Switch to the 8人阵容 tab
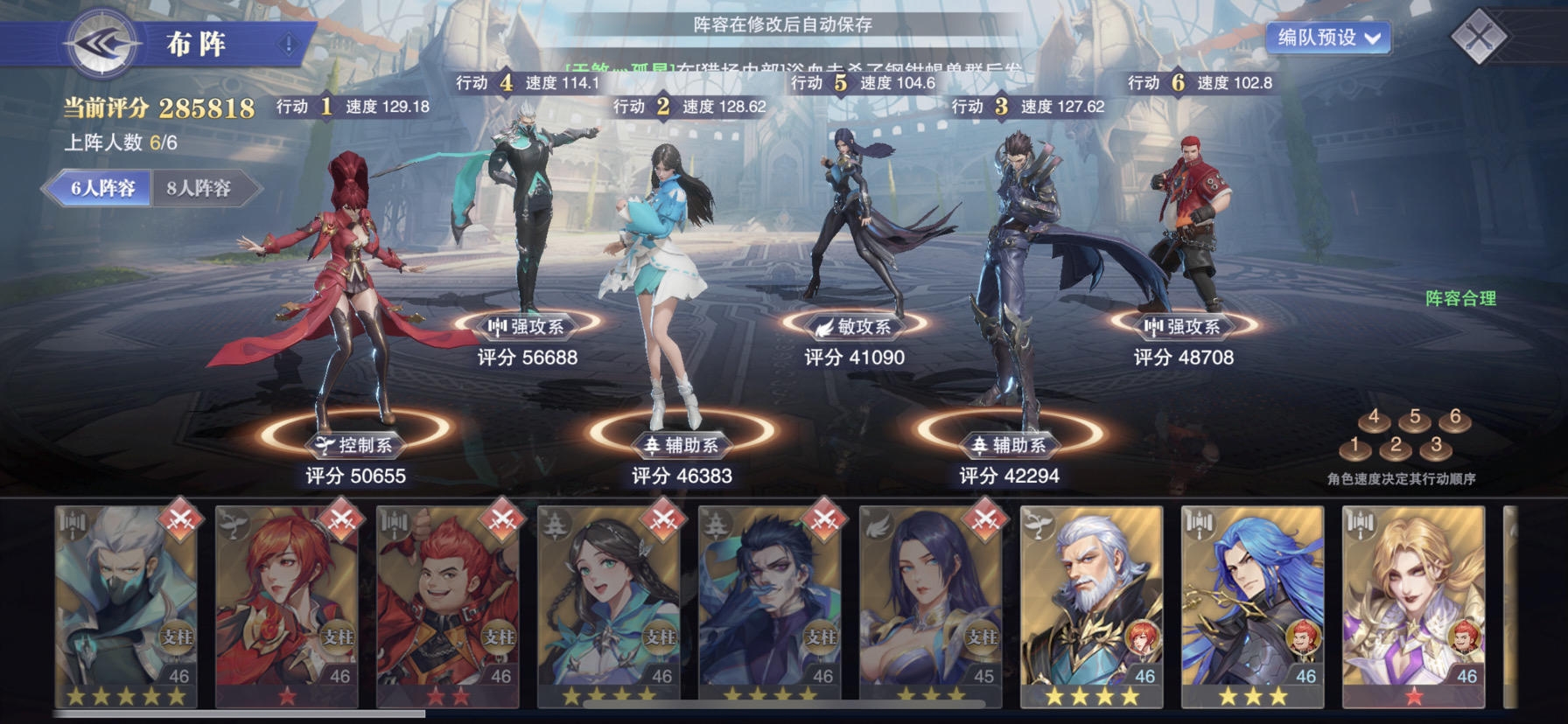 [x=200, y=188]
